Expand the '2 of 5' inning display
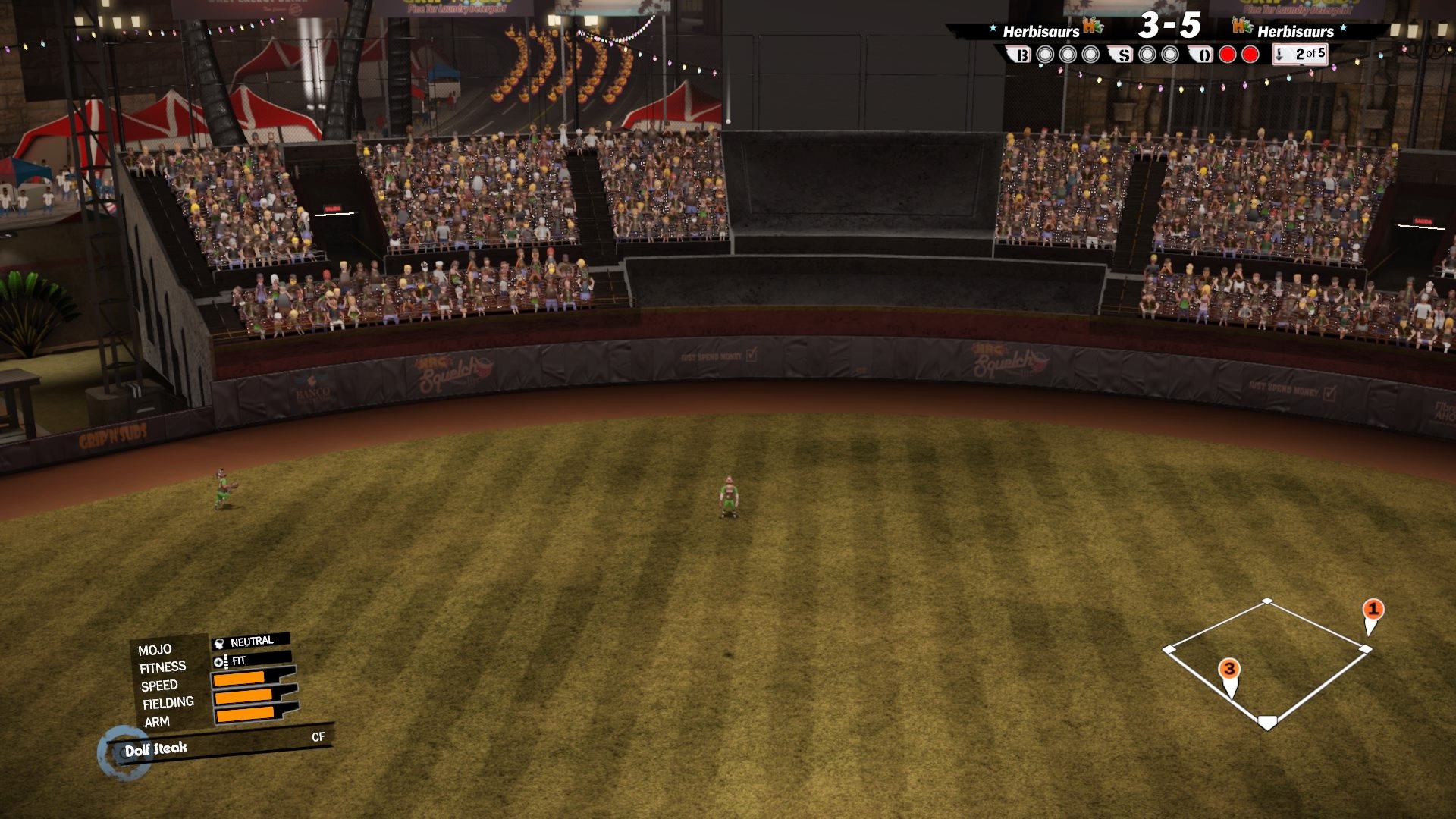This screenshot has width=1456, height=819. tap(1307, 55)
